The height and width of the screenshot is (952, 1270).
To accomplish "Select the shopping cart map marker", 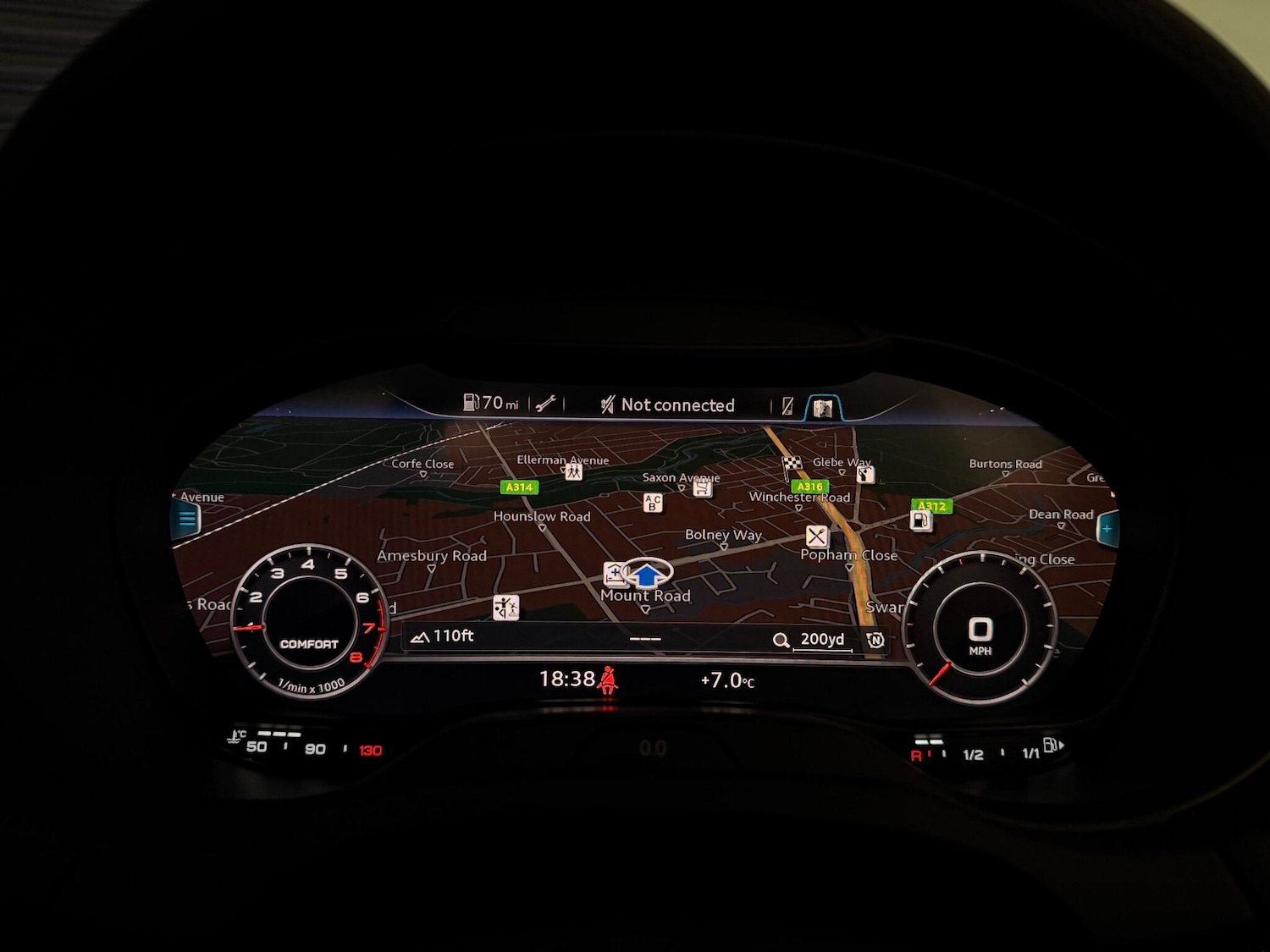I will point(702,488).
